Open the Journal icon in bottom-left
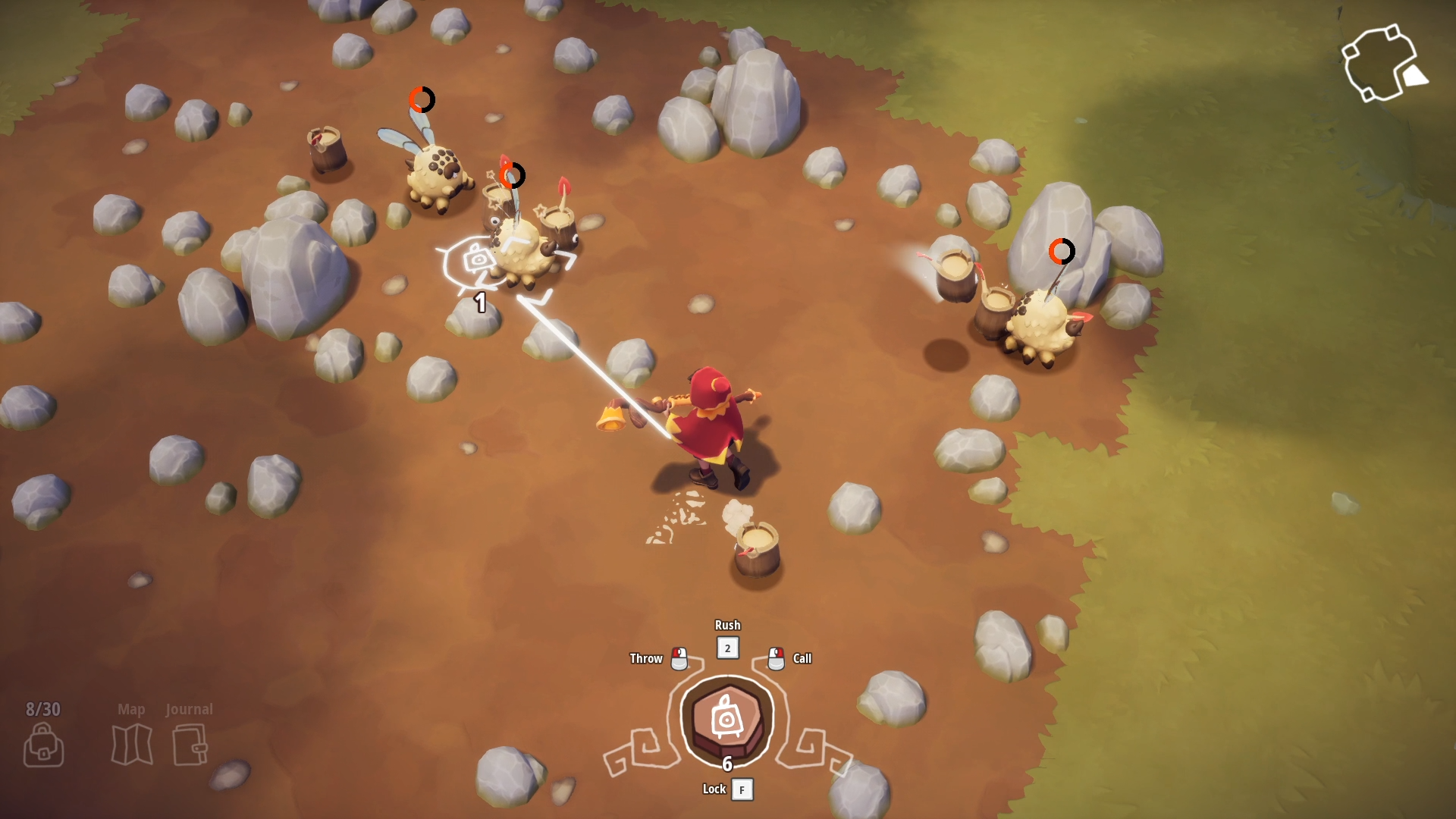 [189, 745]
